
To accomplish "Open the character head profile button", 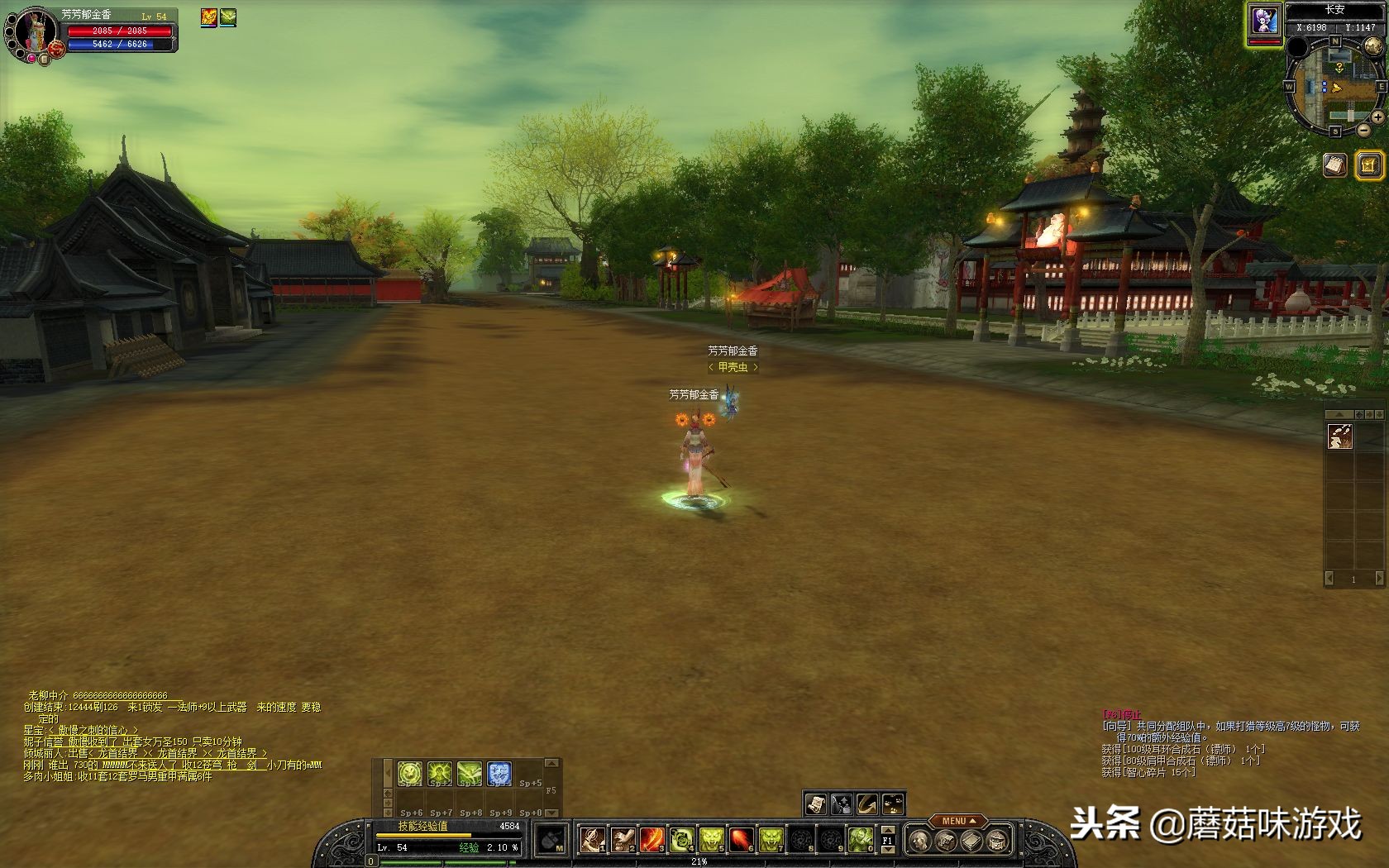I will pyautogui.click(x=919, y=842).
